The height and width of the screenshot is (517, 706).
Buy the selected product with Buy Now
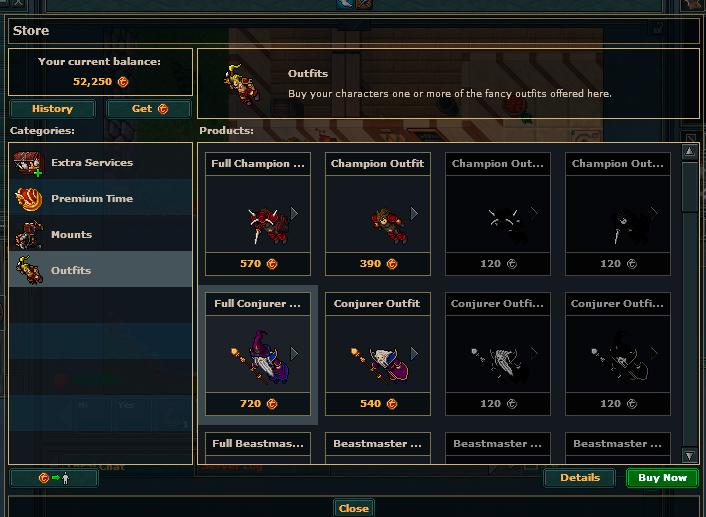tap(662, 478)
